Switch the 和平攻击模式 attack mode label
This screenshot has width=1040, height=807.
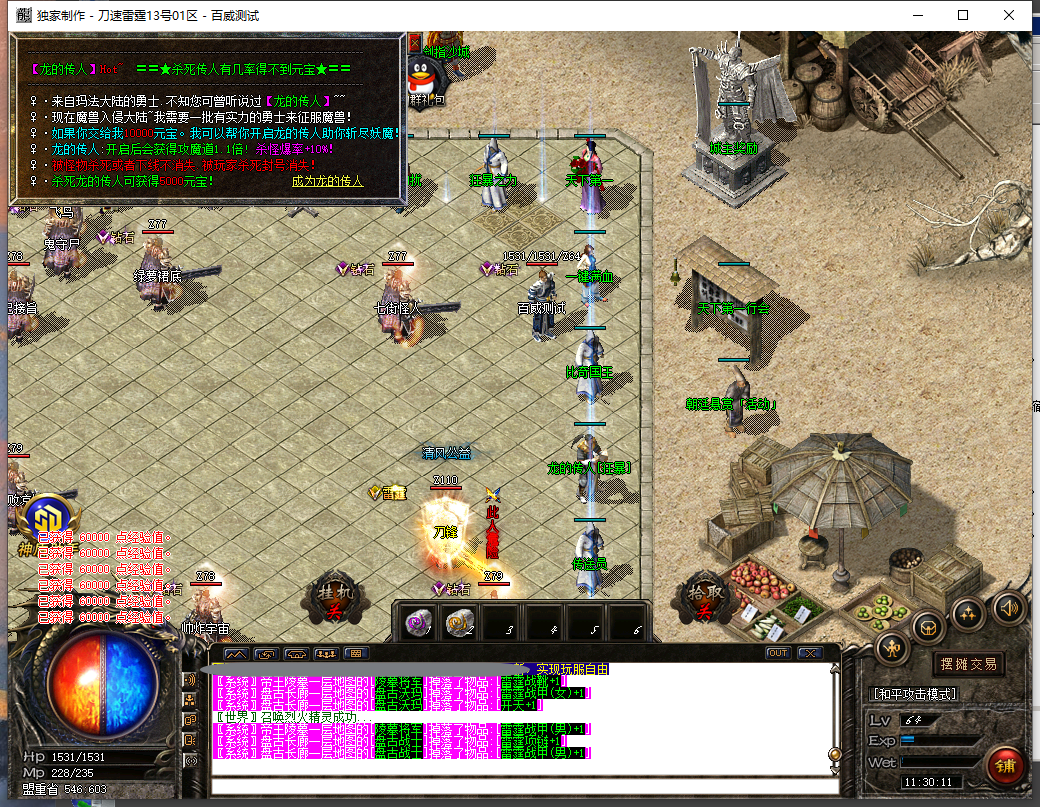pyautogui.click(x=914, y=693)
